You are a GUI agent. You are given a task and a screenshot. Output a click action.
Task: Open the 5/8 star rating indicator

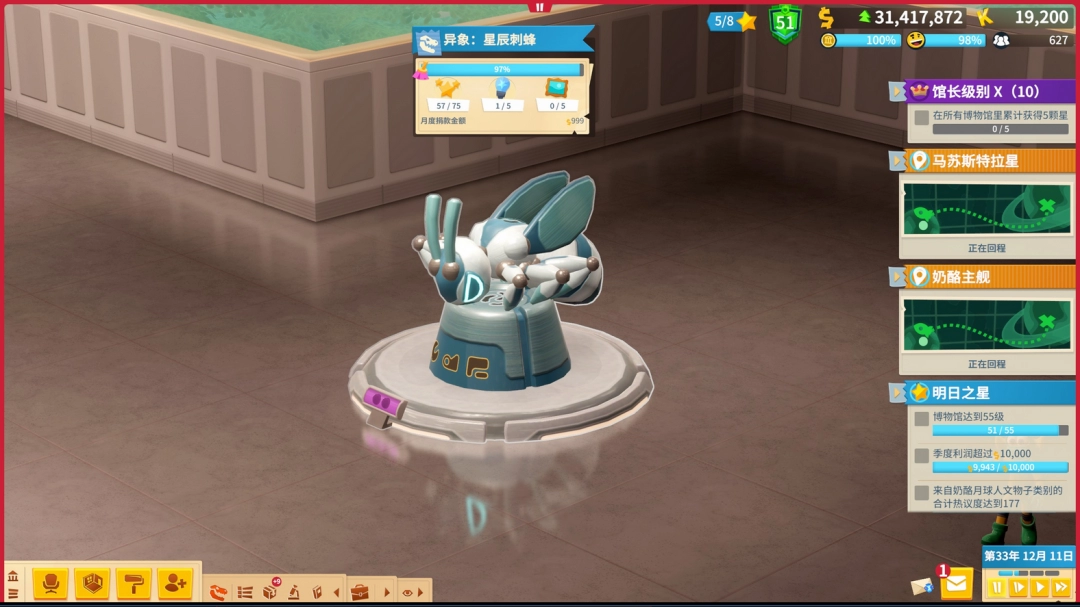[734, 21]
